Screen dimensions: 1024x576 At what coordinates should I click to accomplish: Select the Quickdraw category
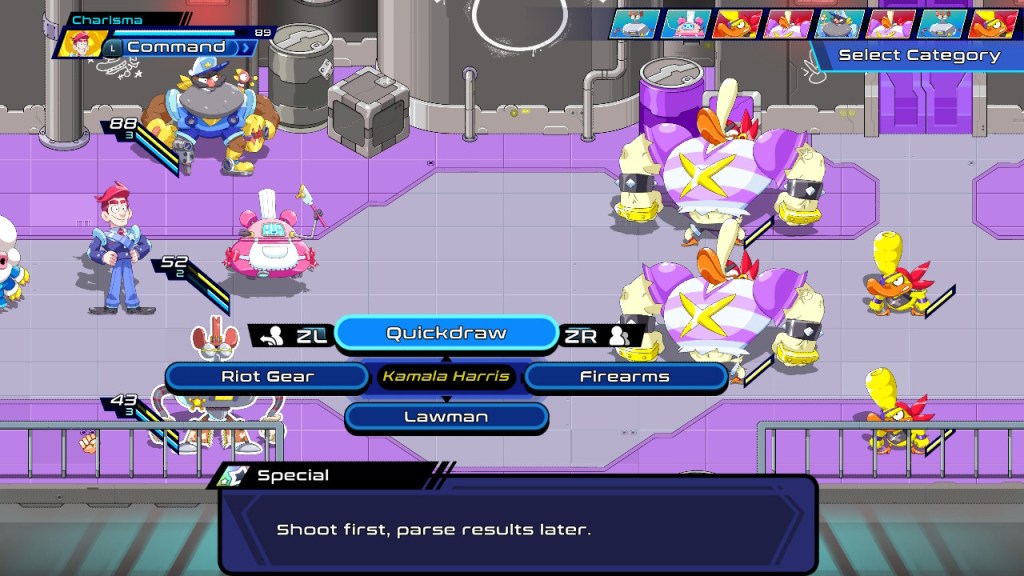(446, 333)
